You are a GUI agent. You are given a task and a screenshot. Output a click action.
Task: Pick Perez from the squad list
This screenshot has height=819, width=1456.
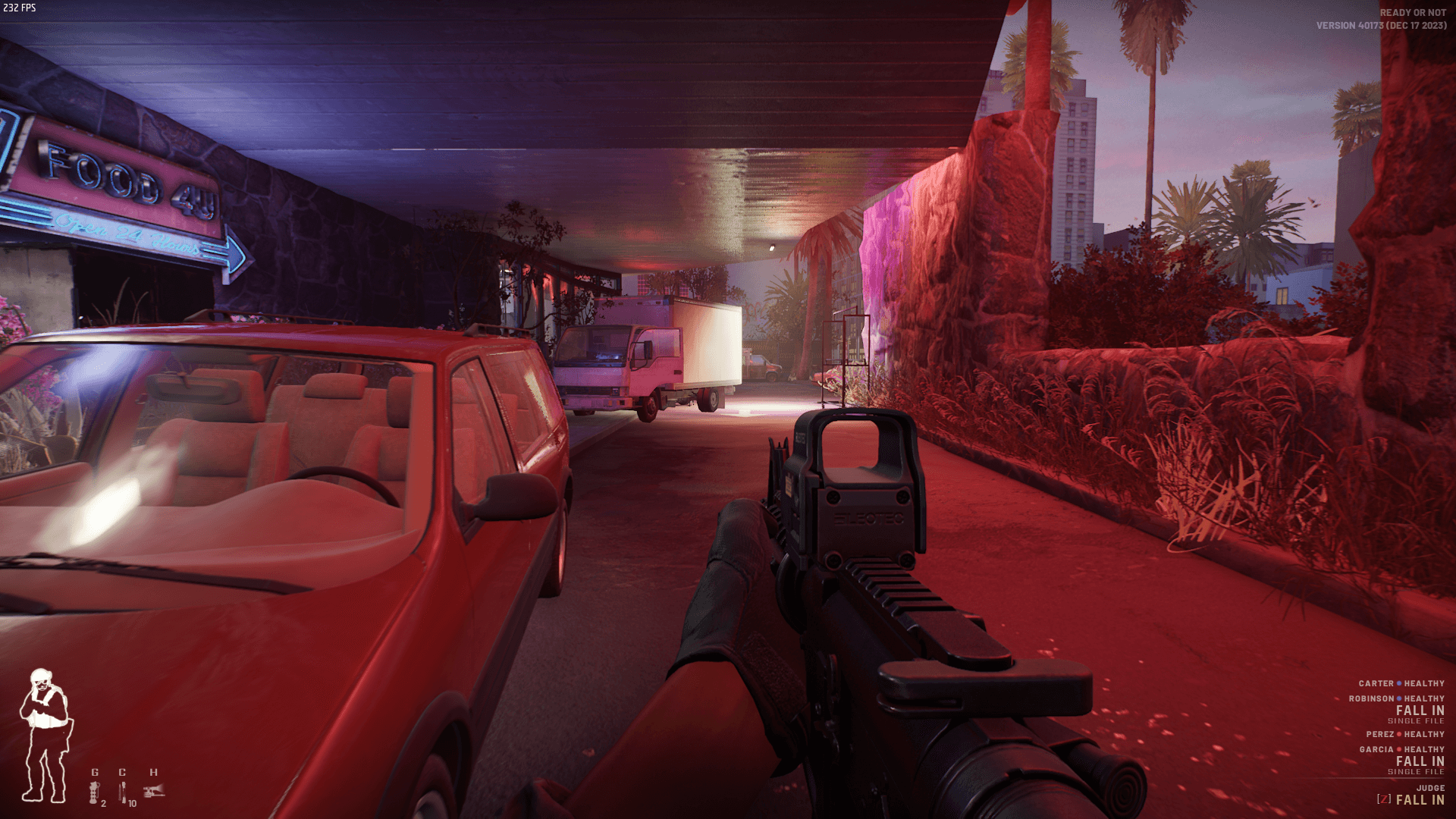pyautogui.click(x=1379, y=734)
